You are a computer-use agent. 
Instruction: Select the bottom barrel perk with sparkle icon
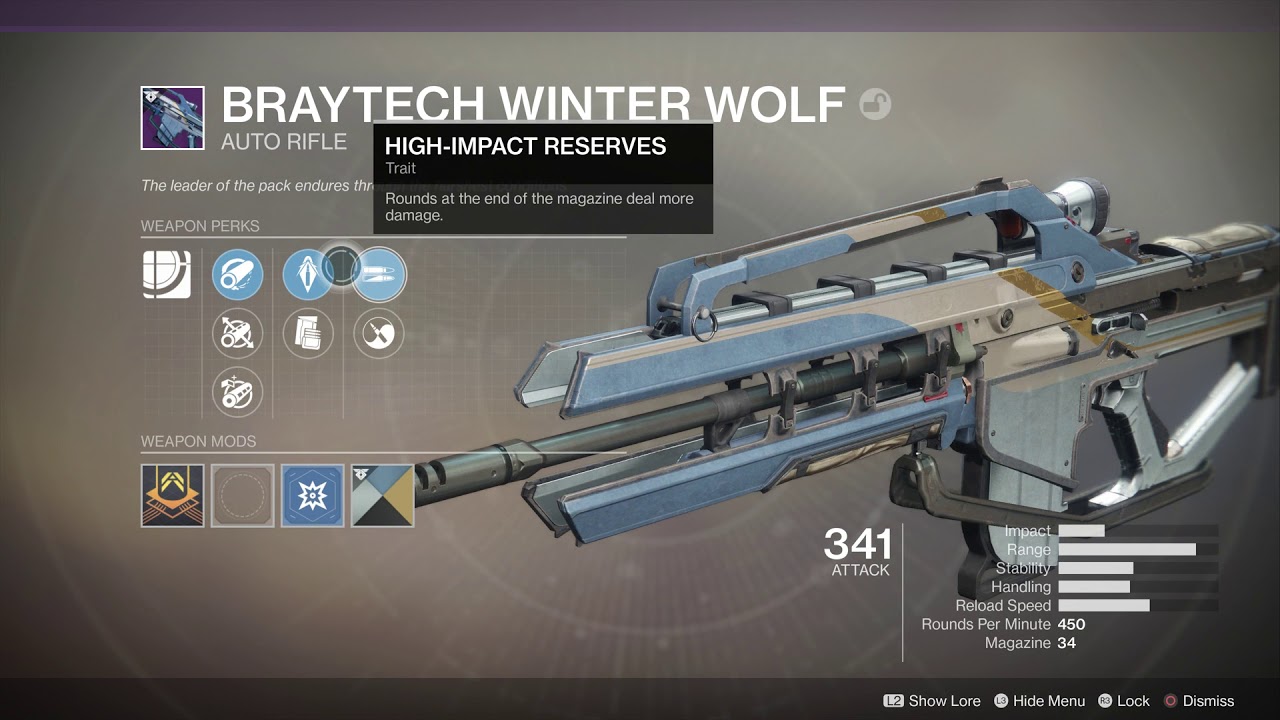[237, 391]
